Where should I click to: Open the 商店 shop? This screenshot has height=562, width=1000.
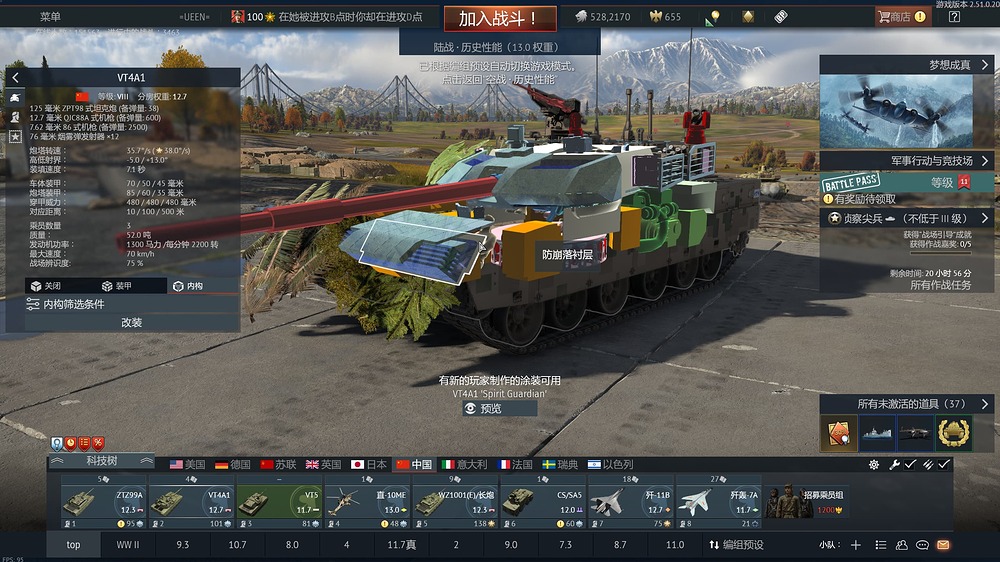click(x=900, y=17)
